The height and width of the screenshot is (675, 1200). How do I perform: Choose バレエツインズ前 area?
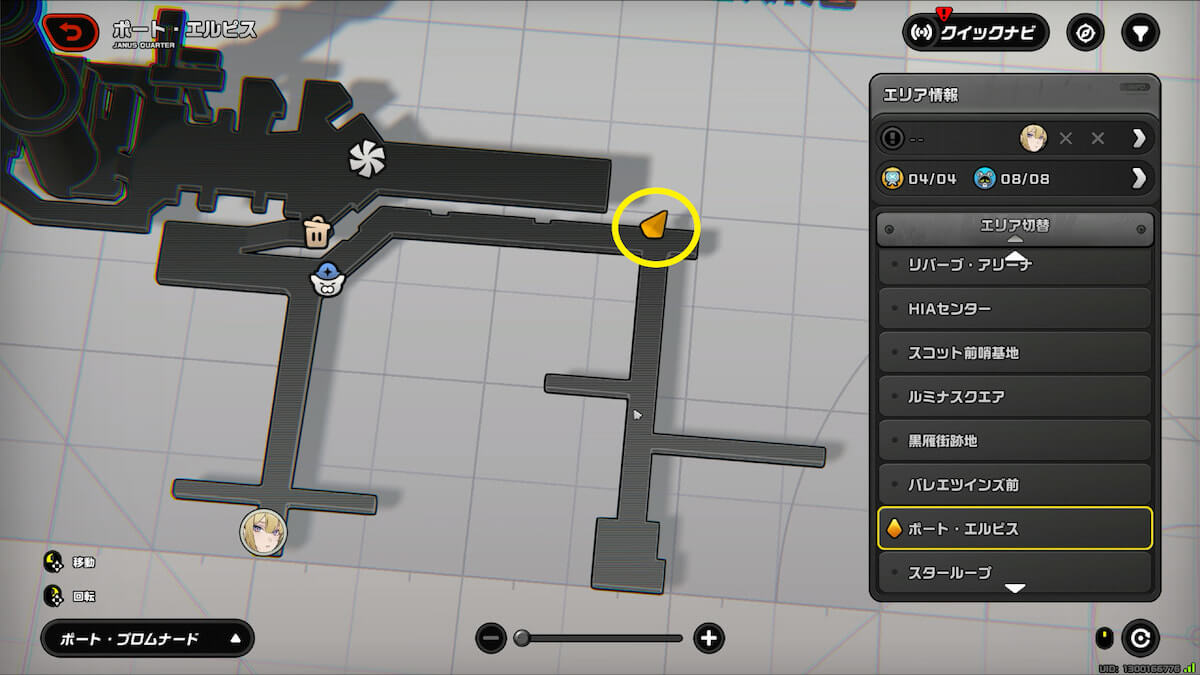pos(1014,485)
